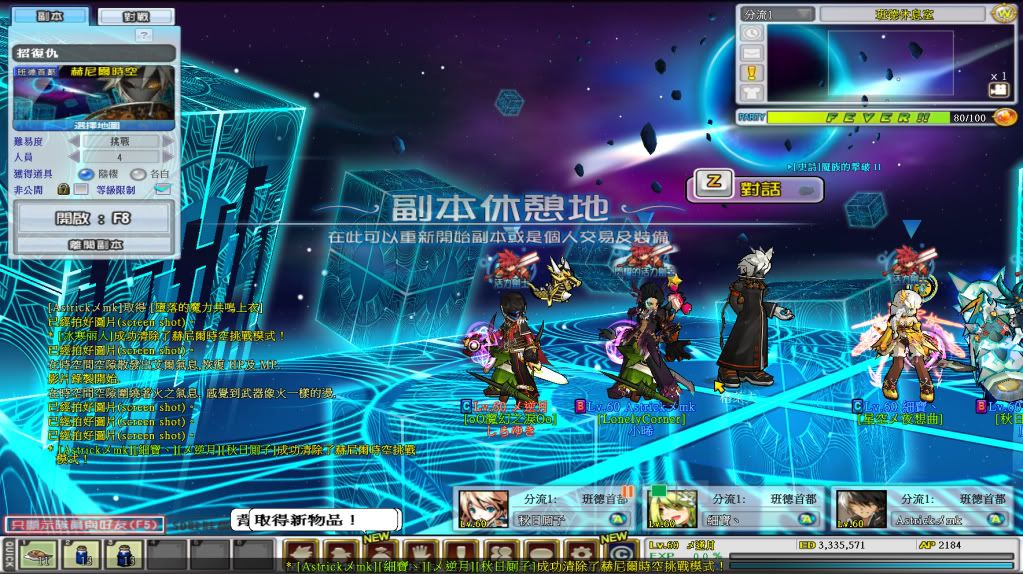
Task: Click 選擇地圖 map thumbnail to choose dungeon
Action: (x=95, y=97)
